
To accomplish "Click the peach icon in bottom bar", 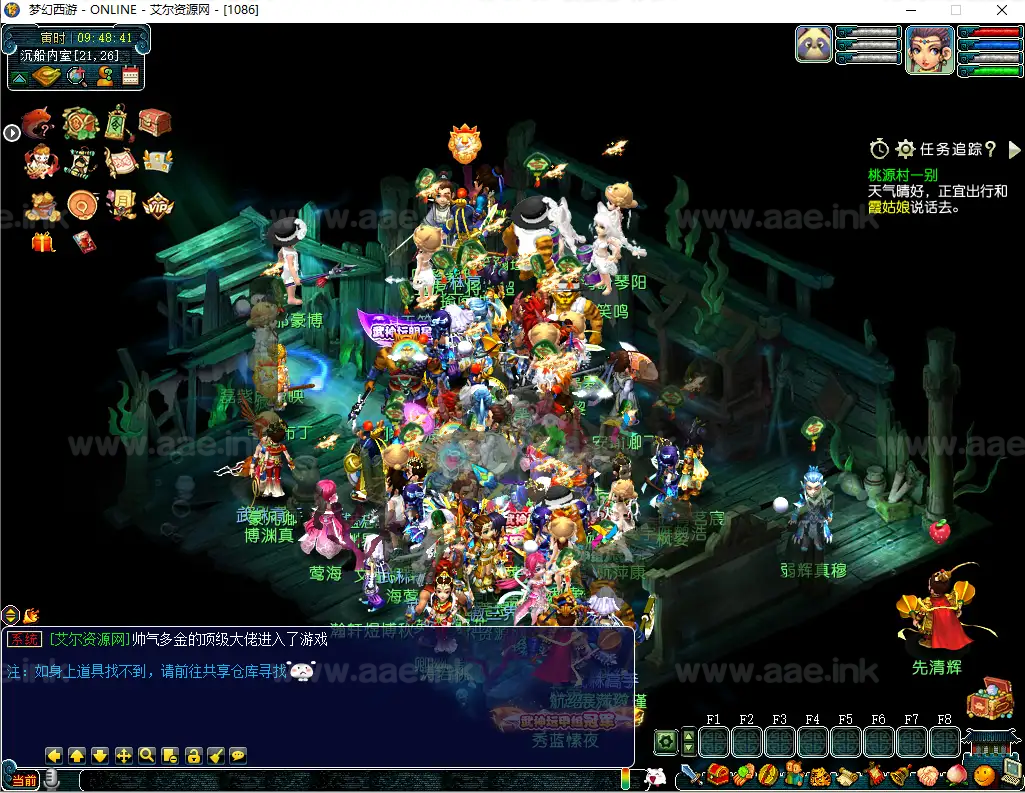I will 956,775.
